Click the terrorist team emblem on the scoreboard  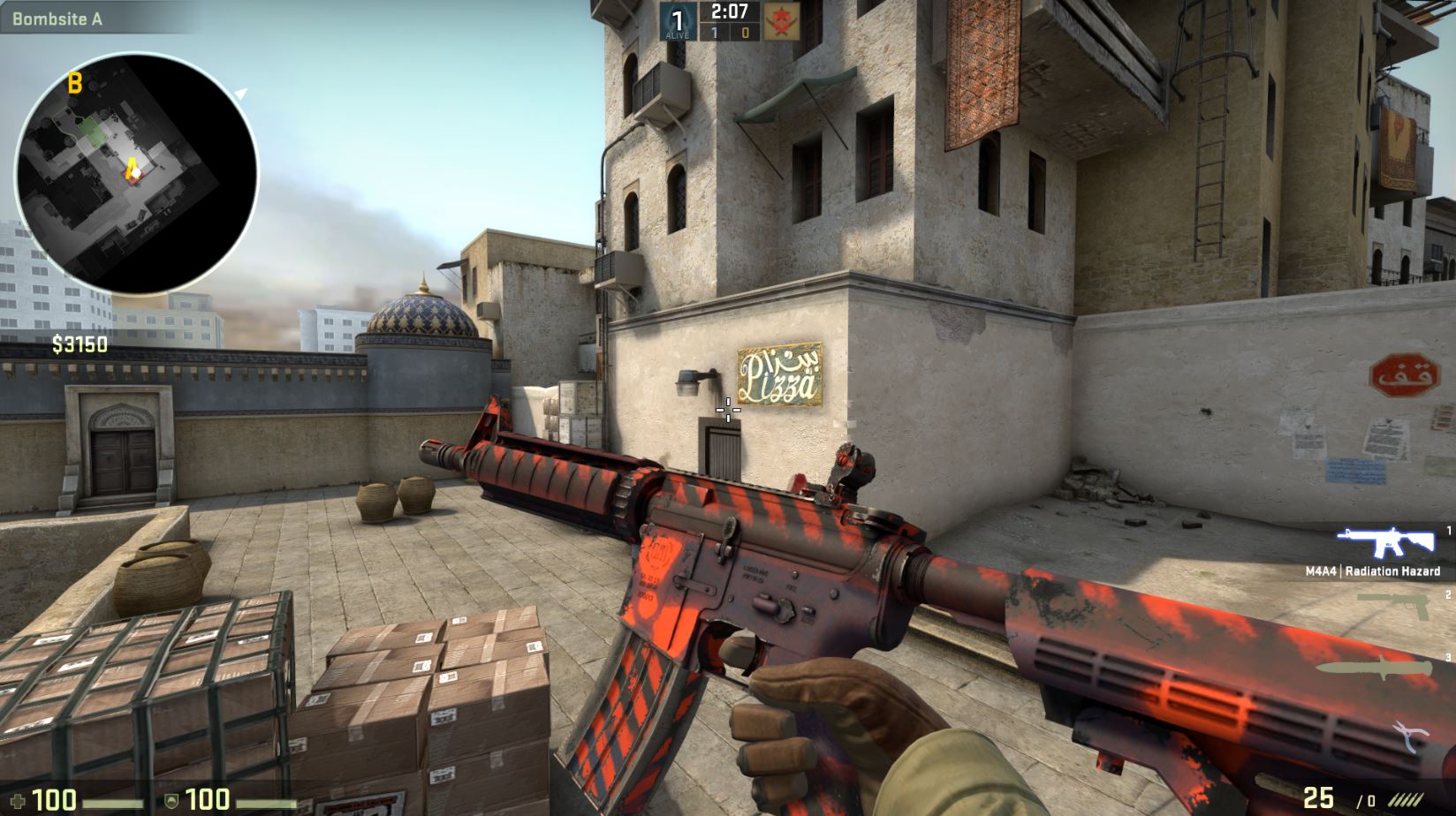pyautogui.click(x=781, y=20)
